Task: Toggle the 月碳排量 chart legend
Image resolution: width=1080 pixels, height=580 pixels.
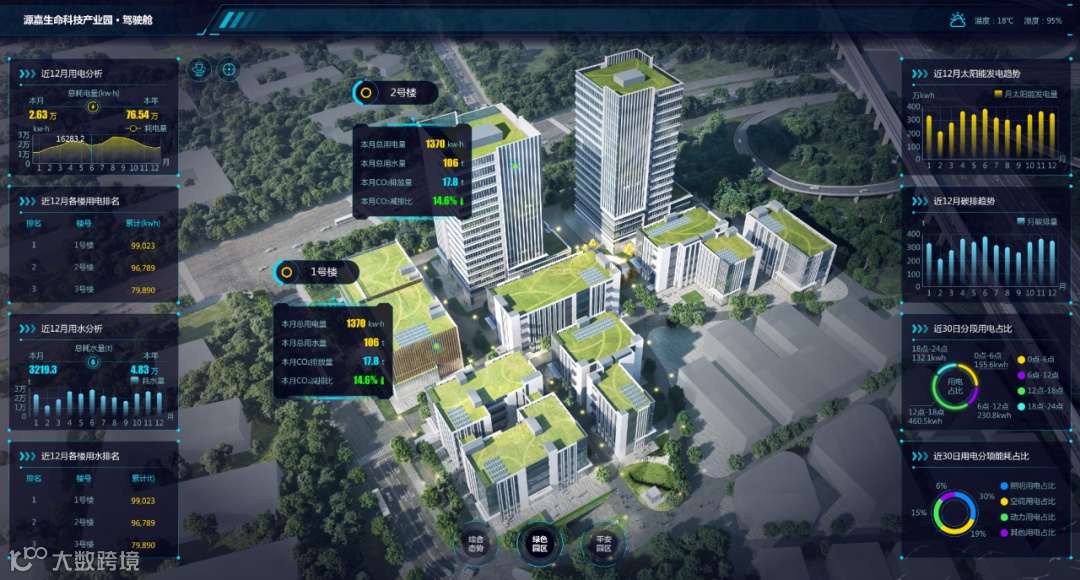Action: [x=1036, y=221]
